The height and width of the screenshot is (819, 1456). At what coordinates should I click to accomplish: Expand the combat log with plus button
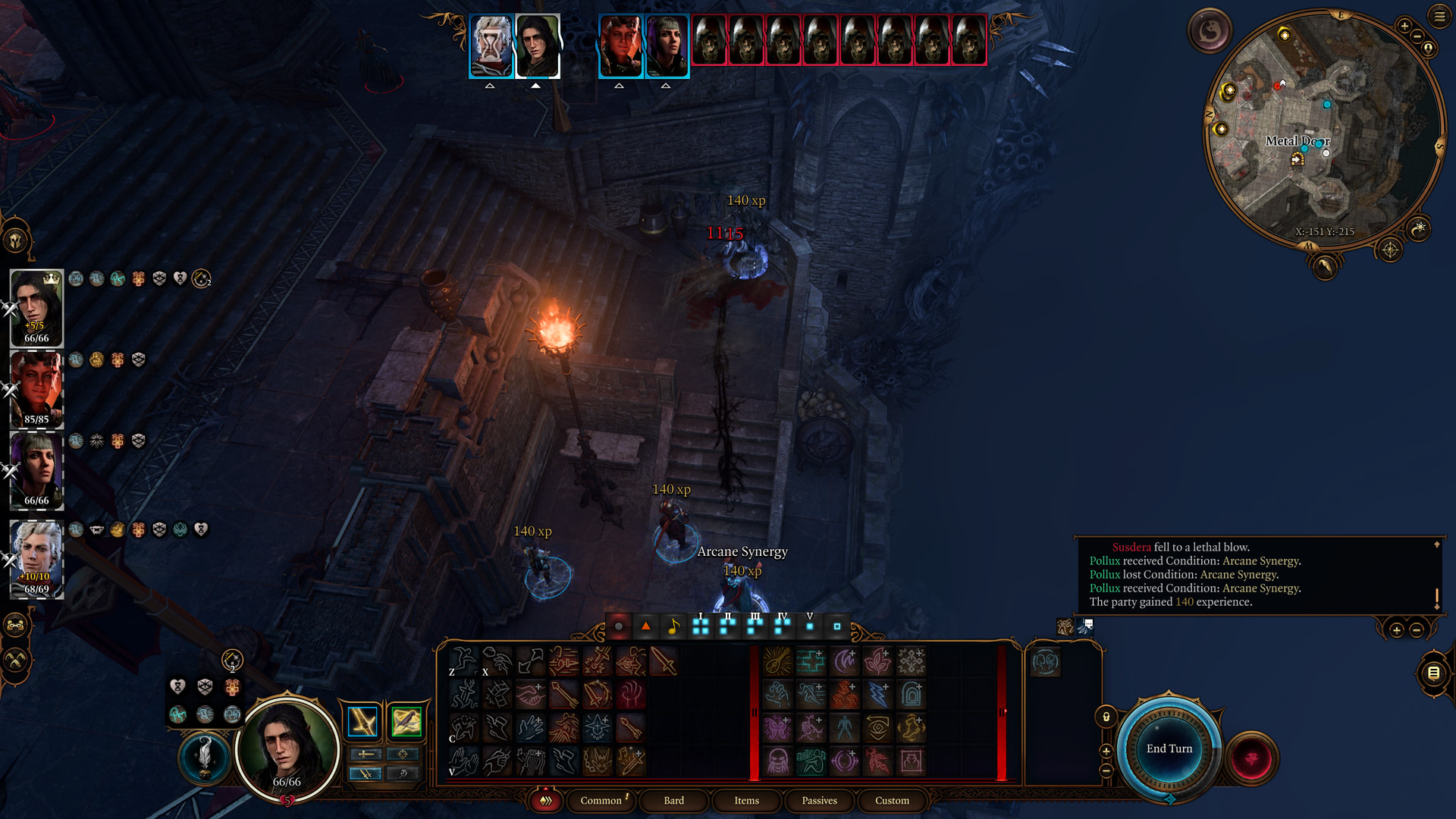click(1396, 630)
